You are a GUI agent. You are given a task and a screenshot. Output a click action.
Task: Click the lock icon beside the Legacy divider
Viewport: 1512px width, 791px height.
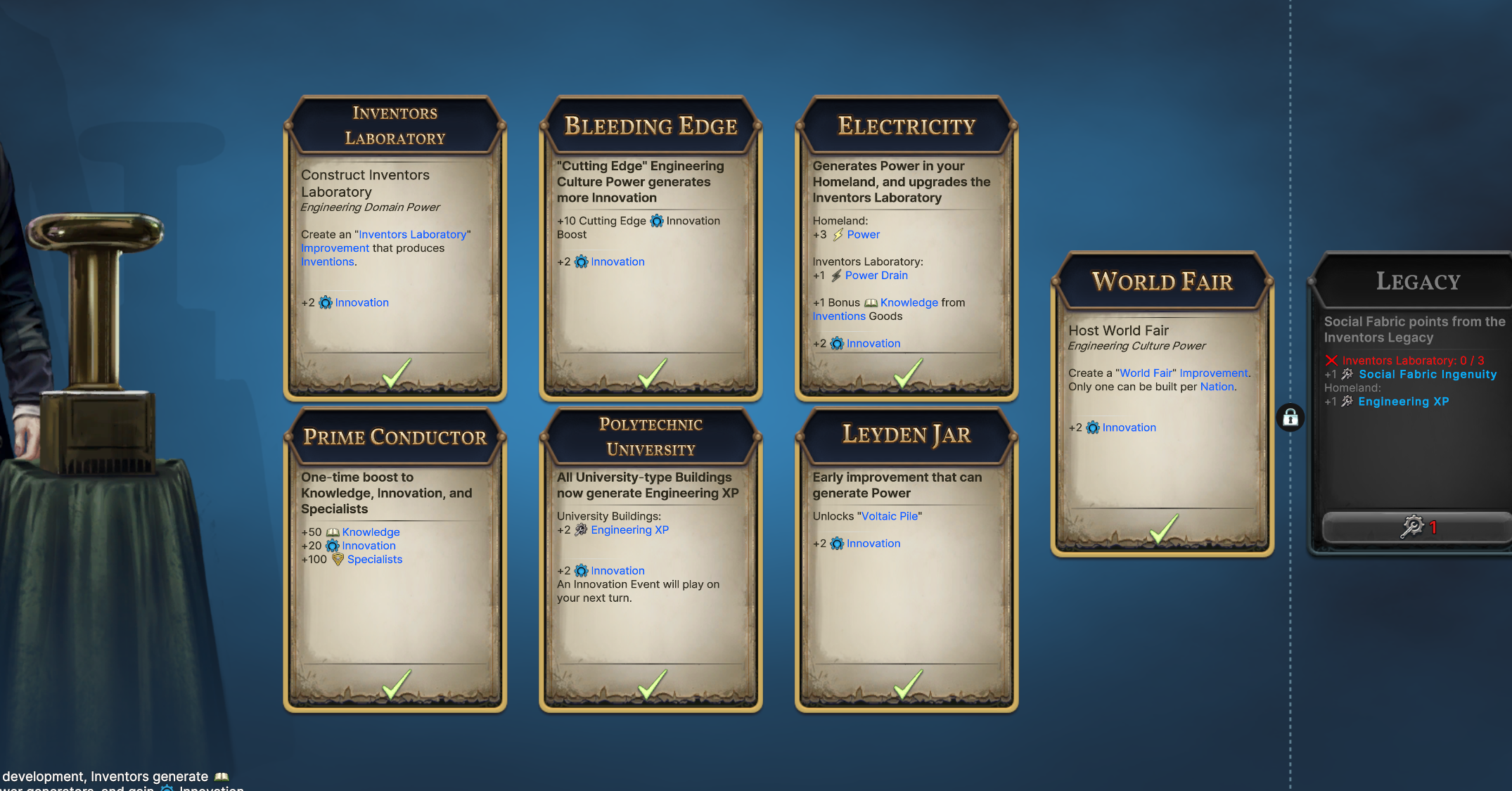coord(1289,418)
